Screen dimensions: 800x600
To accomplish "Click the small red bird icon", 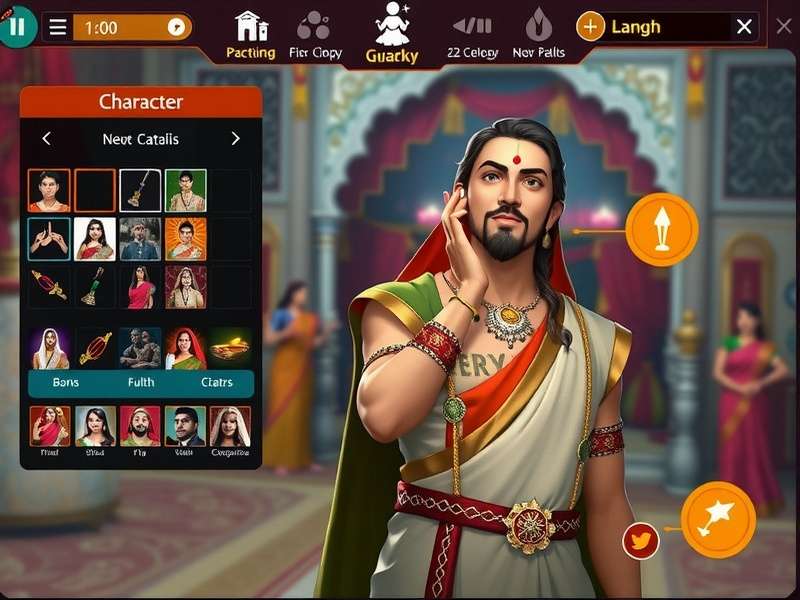I will 640,541.
